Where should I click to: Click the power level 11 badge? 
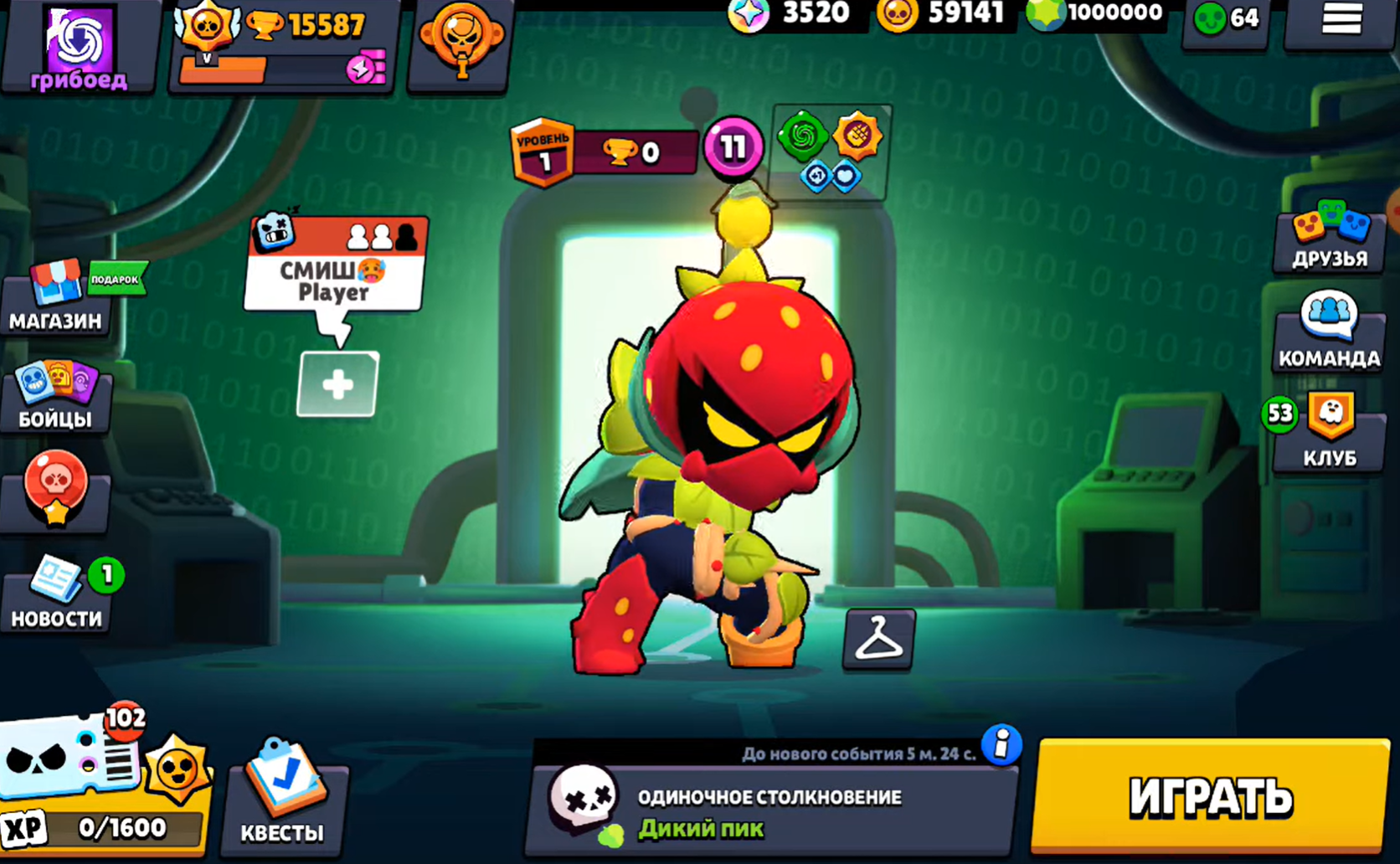point(733,148)
